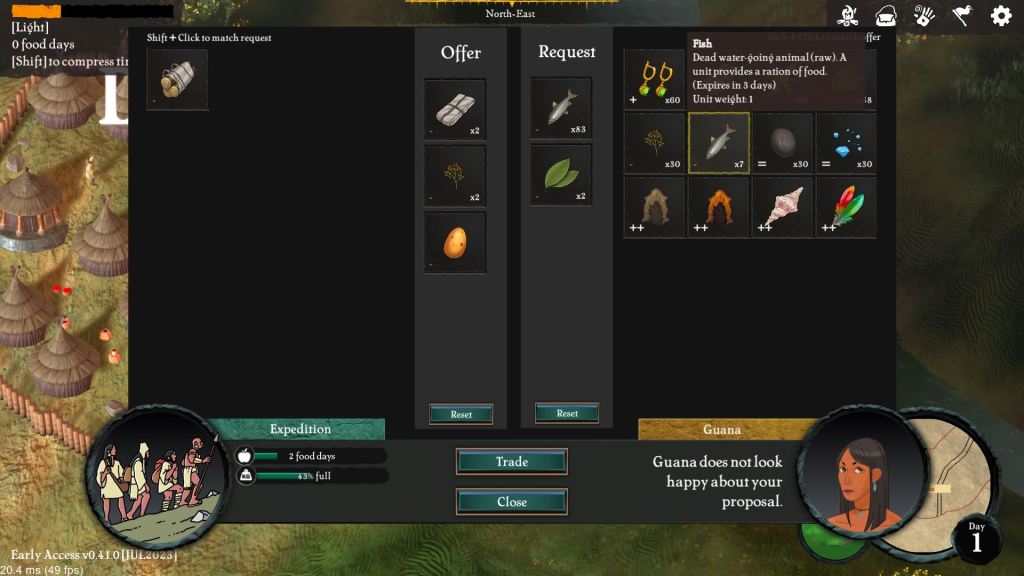Select the green leaves in the Request column
The image size is (1024, 576).
561,175
